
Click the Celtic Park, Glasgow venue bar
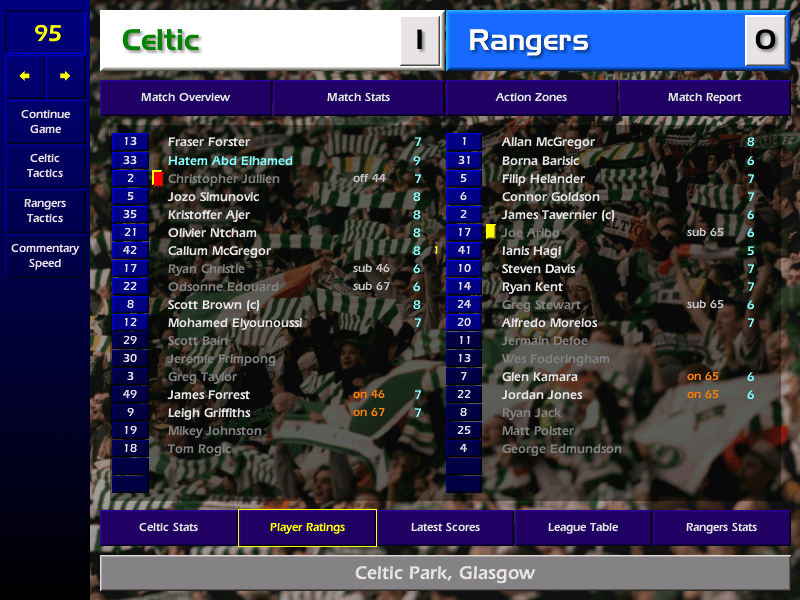[445, 574]
